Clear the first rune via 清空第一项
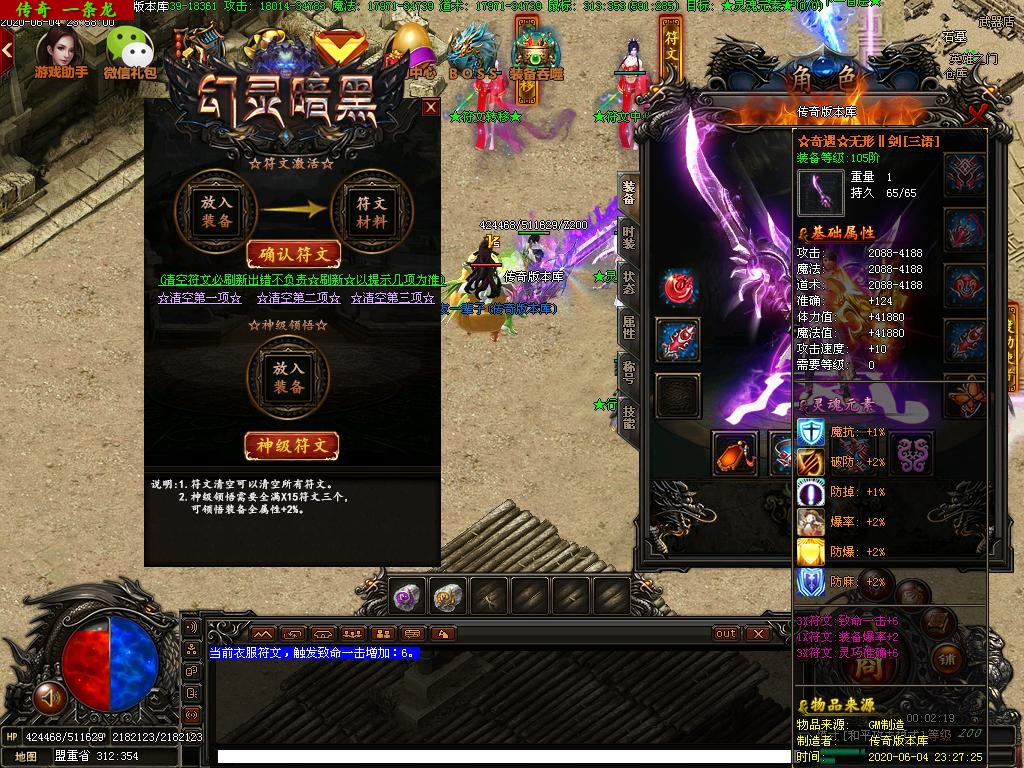Screen dimensions: 1024x768 tap(200, 298)
